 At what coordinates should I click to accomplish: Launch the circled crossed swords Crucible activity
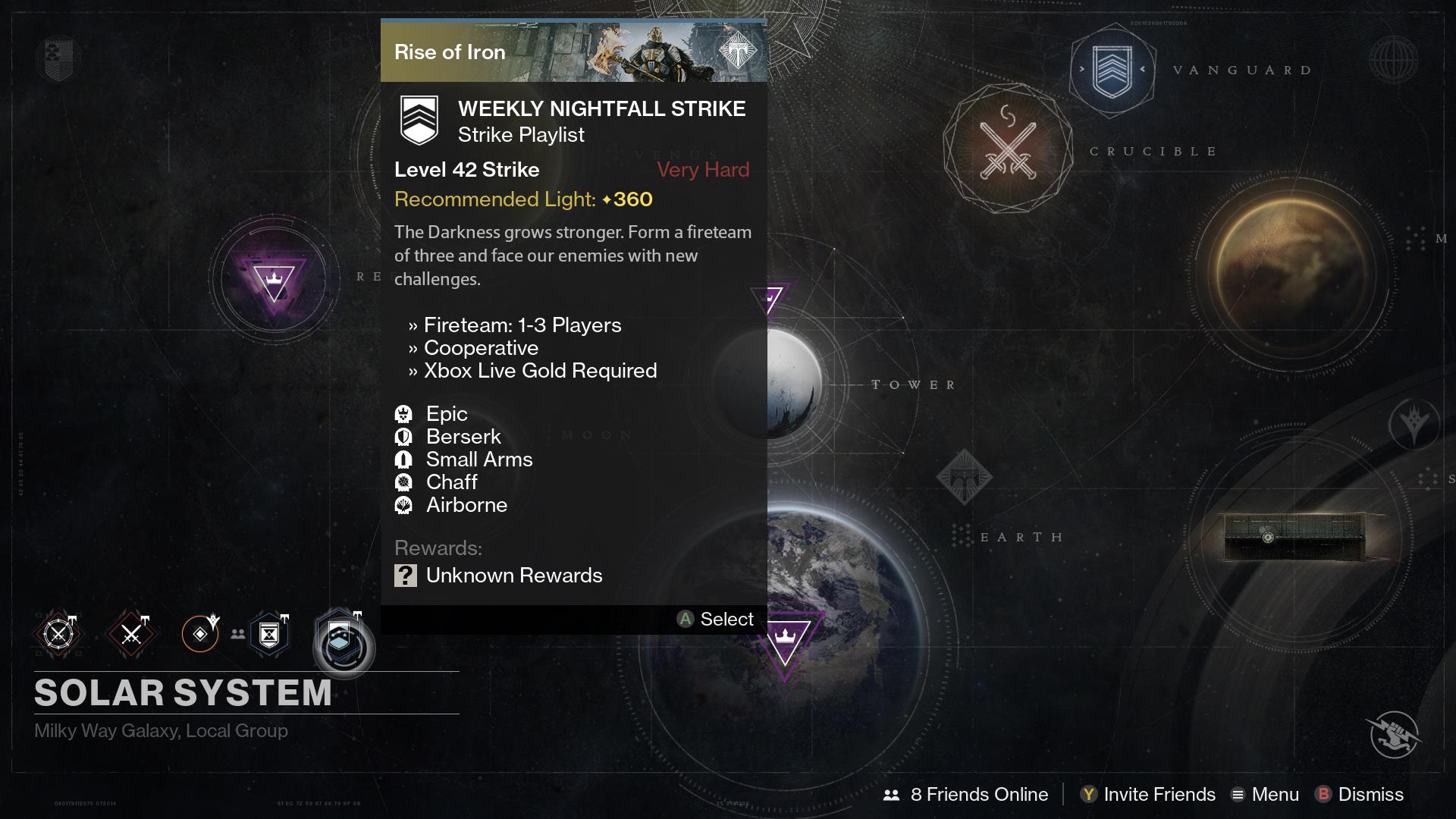[58, 634]
